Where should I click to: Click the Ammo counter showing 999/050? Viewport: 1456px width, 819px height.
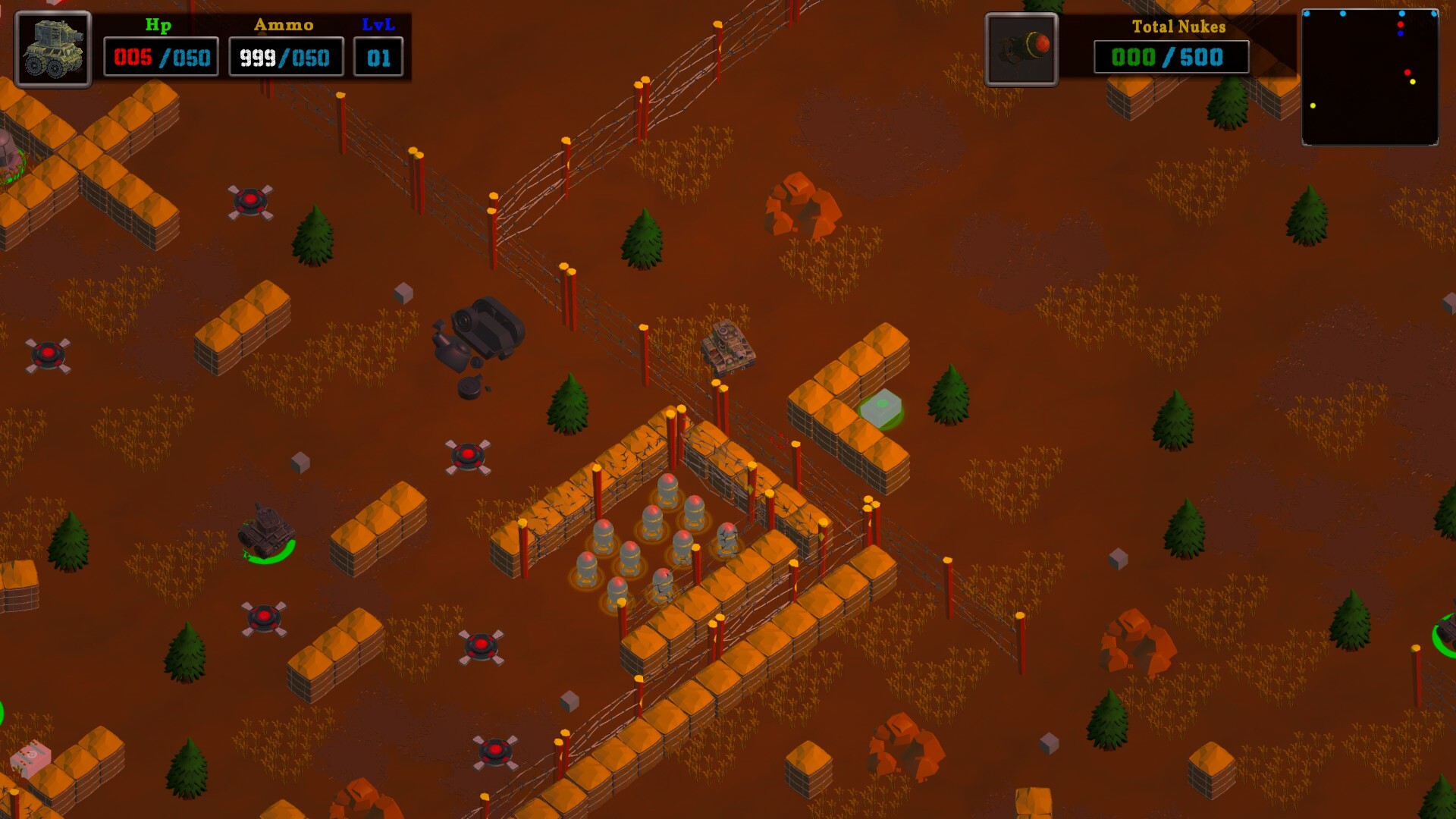tap(284, 55)
